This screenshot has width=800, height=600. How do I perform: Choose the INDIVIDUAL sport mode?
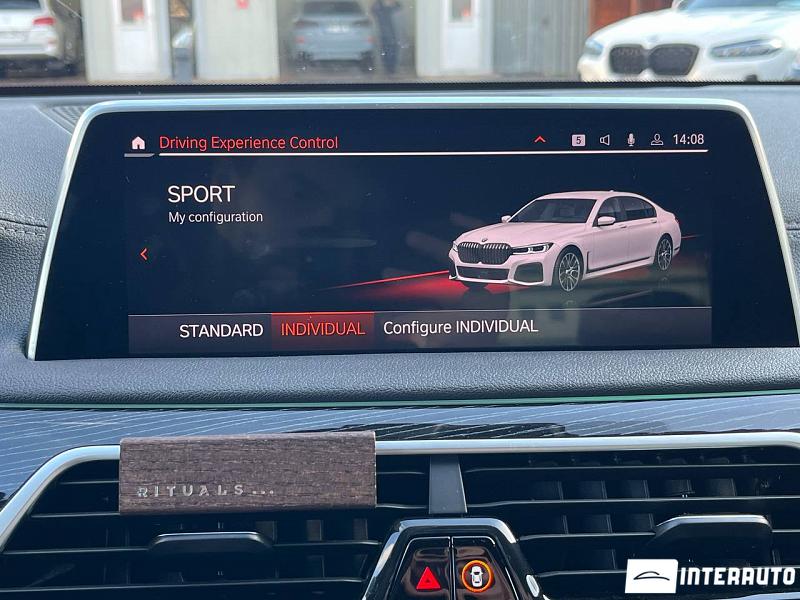(x=322, y=329)
